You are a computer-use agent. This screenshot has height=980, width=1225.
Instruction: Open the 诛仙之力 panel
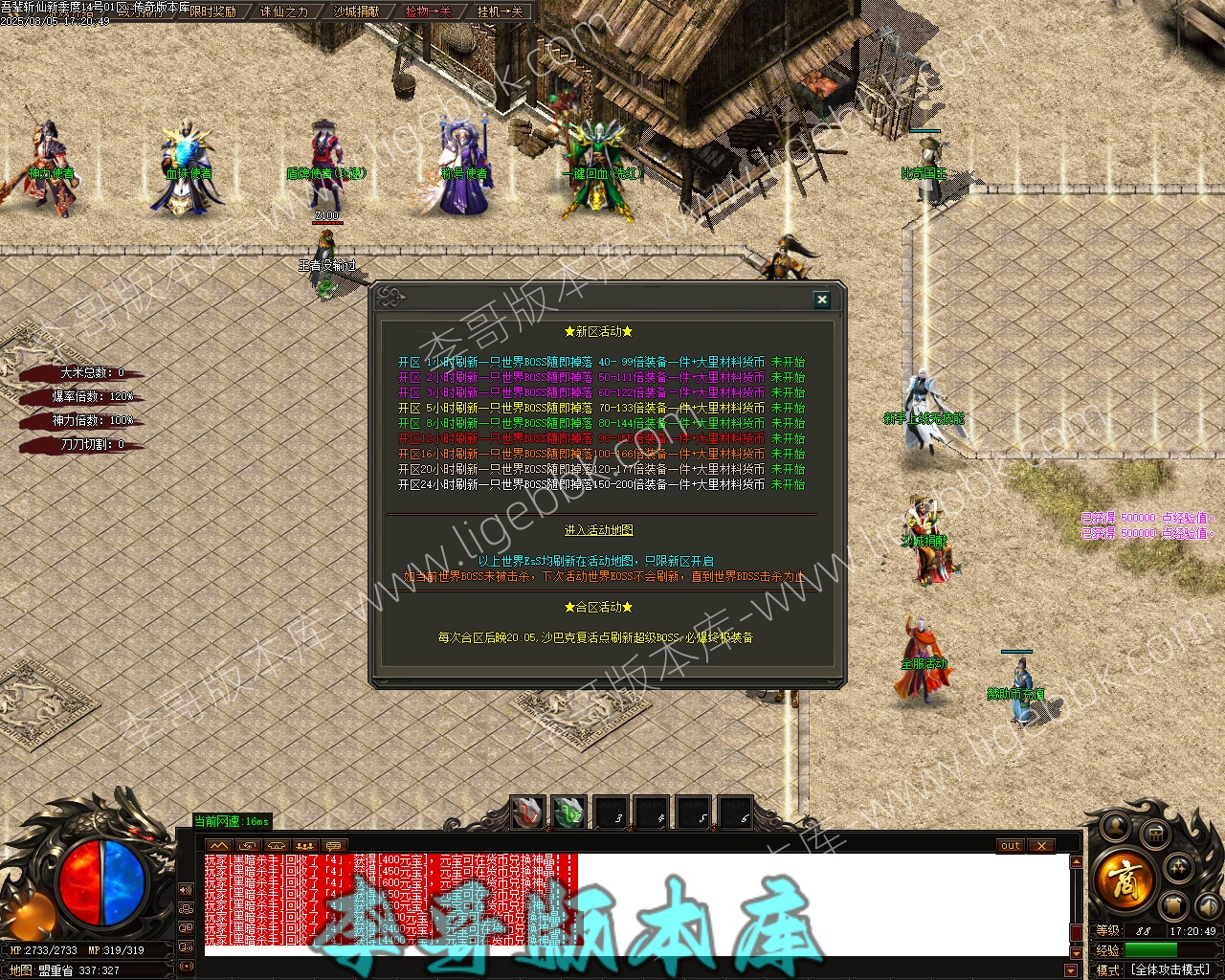click(x=284, y=11)
